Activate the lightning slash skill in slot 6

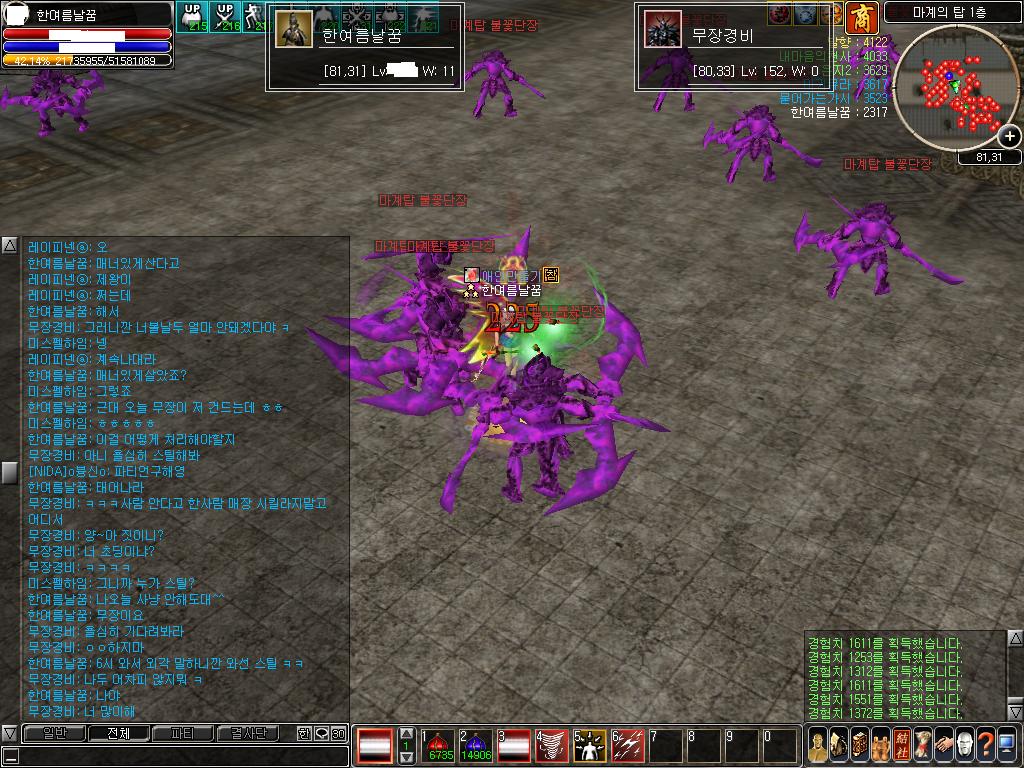click(x=629, y=745)
